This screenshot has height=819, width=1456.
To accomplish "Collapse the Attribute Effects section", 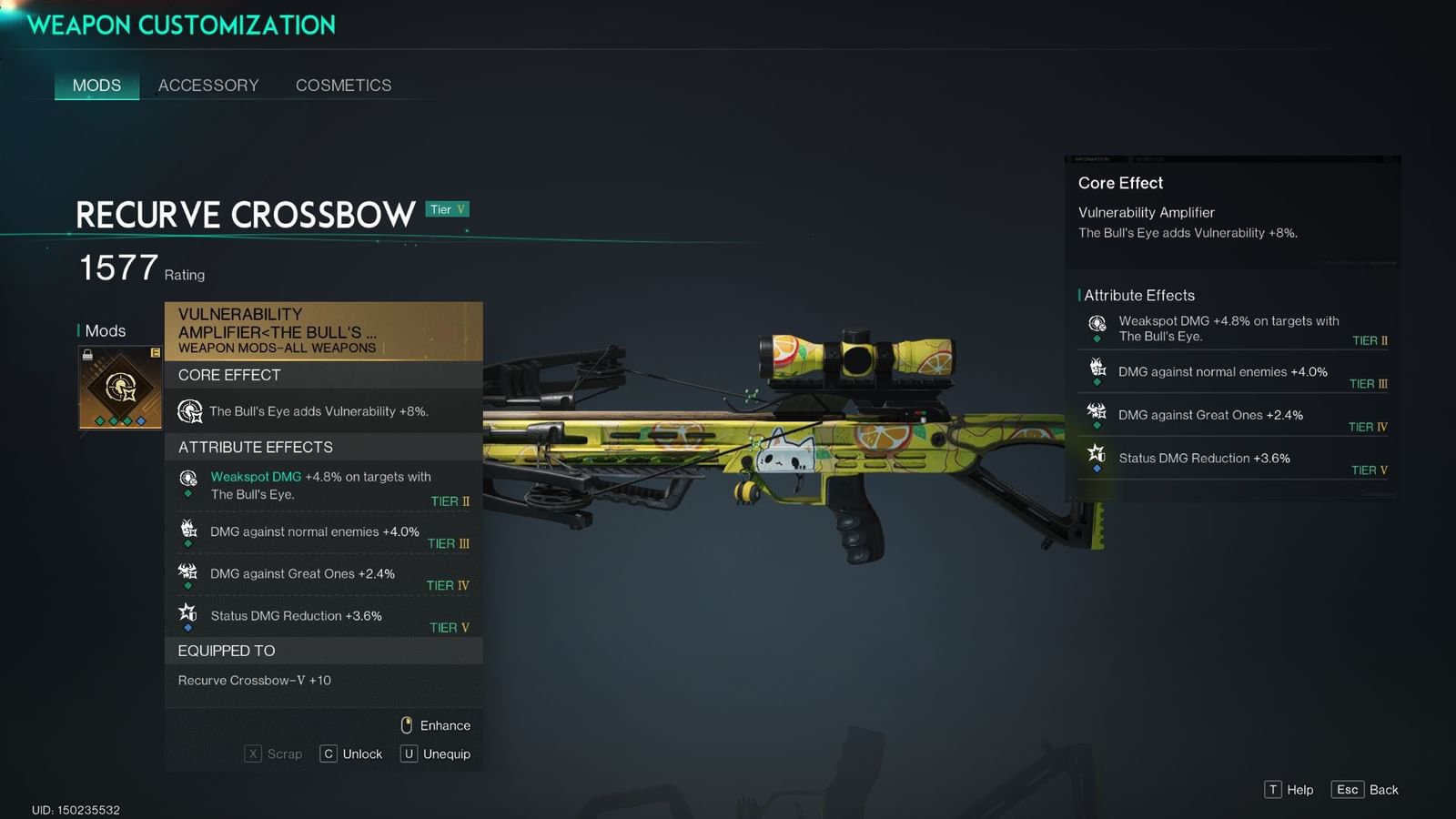I will pyautogui.click(x=254, y=447).
